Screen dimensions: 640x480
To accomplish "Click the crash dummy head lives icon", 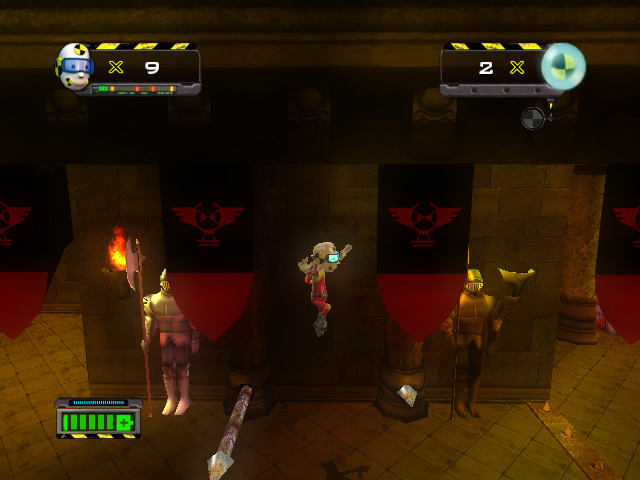I will click(x=75, y=66).
